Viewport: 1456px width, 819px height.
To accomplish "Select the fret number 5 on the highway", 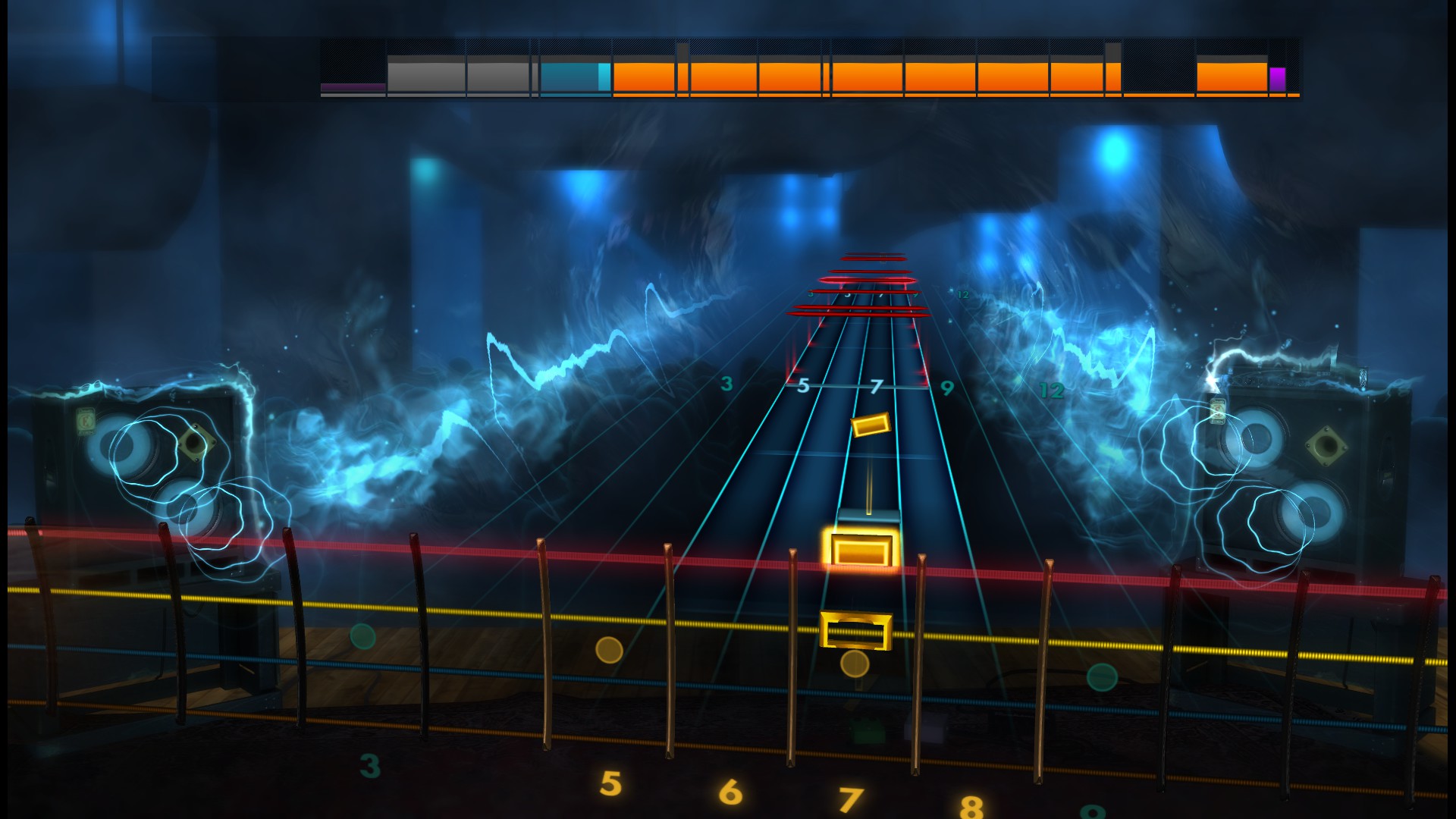I will 803,385.
